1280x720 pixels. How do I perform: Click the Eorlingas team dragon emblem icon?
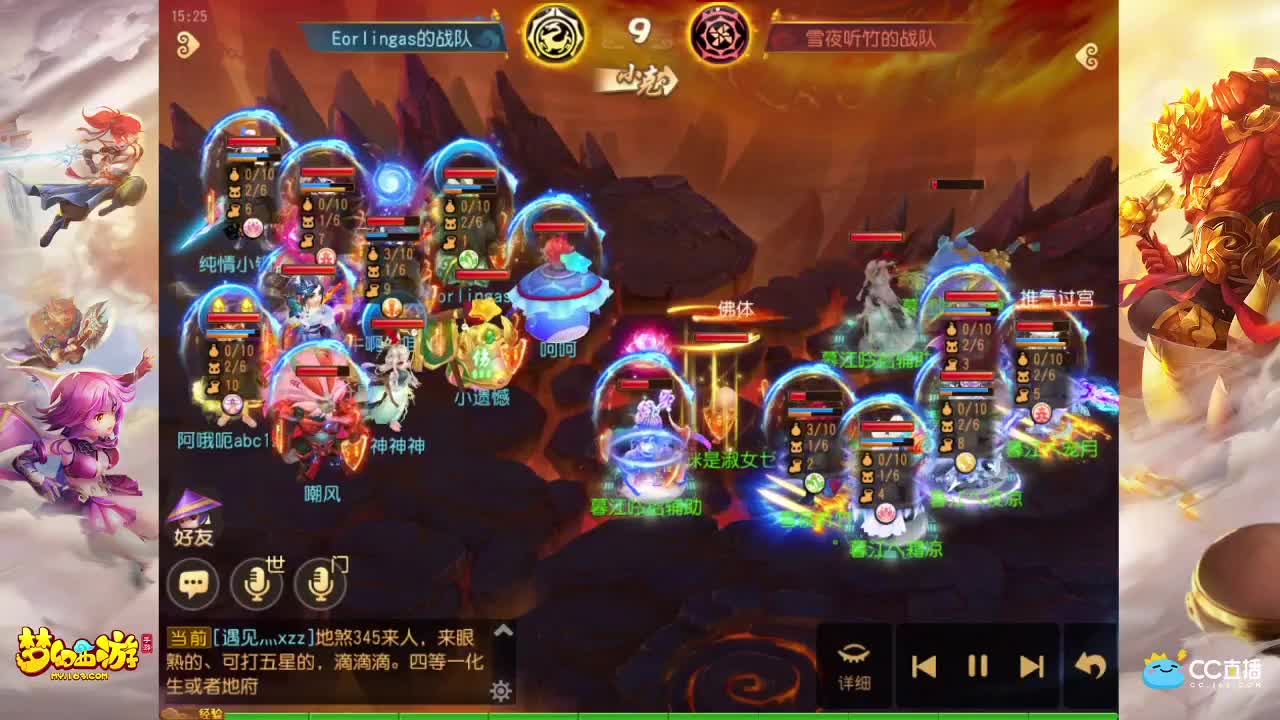point(555,32)
